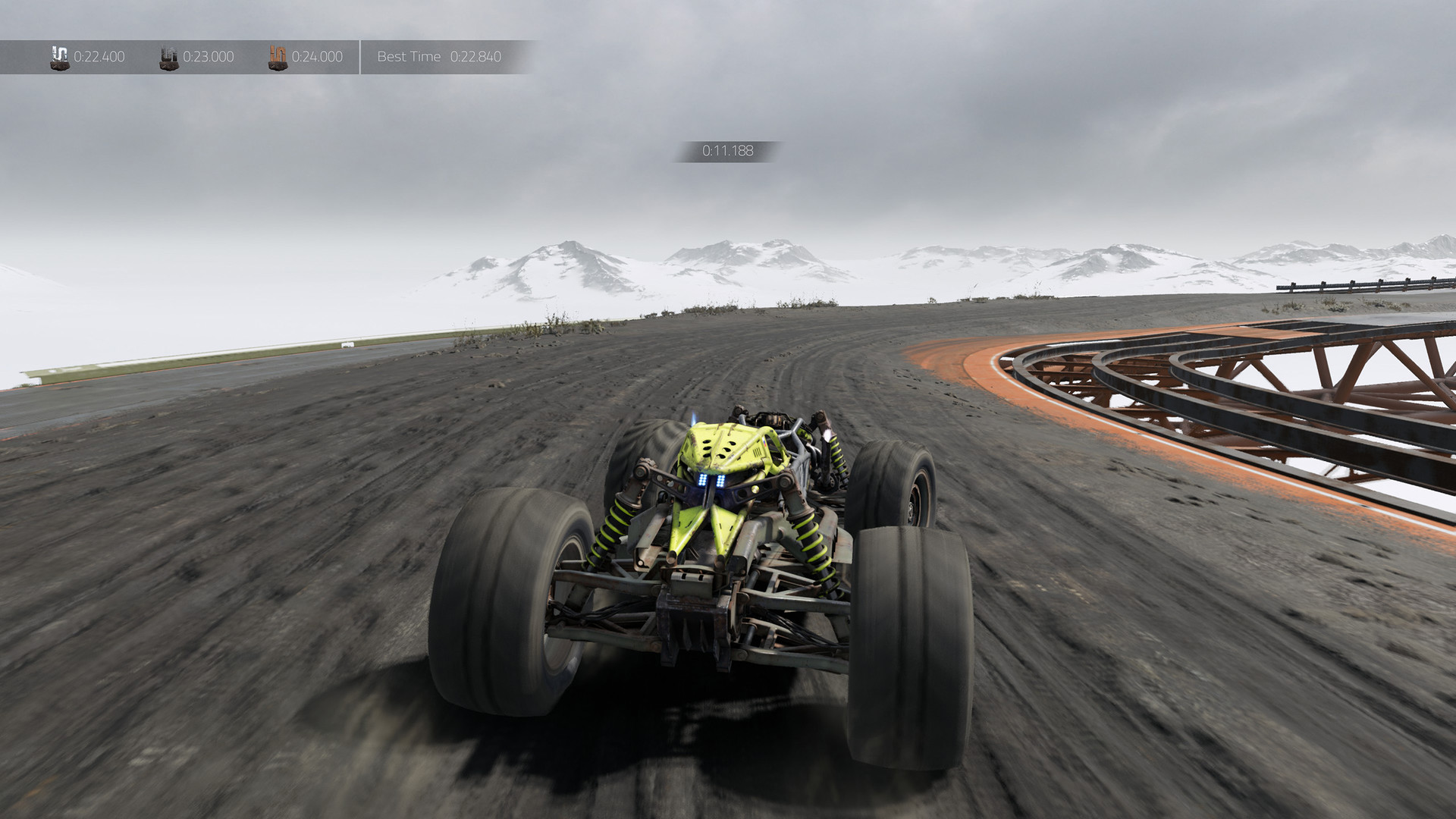Click the 0:24.000 medal target time
1456x819 pixels.
pyautogui.click(x=316, y=57)
